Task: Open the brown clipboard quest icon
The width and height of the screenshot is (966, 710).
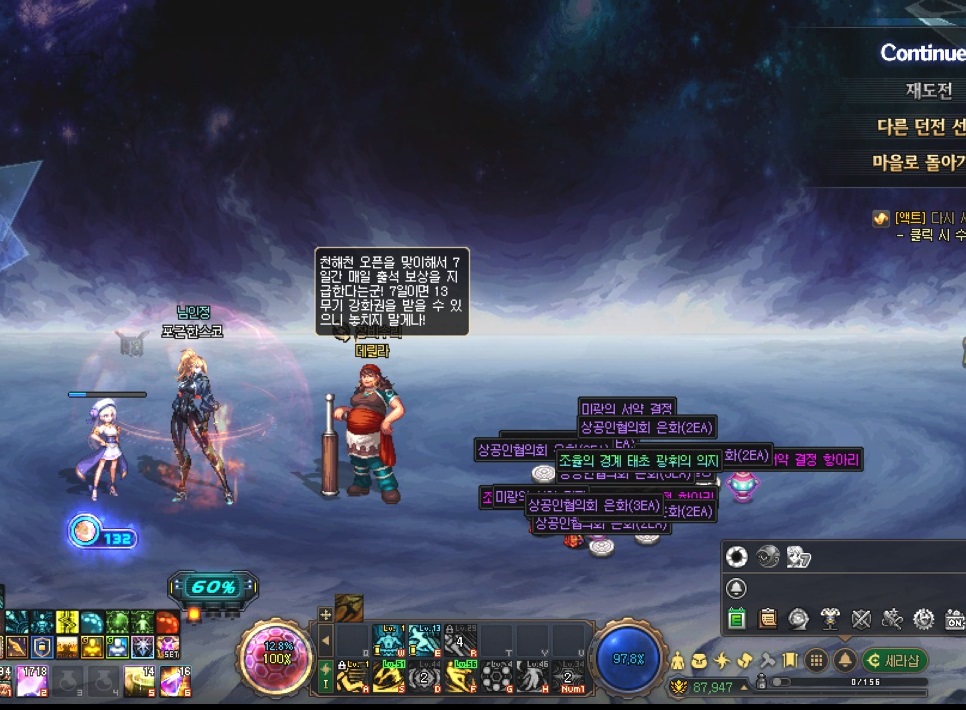Action: (768, 619)
